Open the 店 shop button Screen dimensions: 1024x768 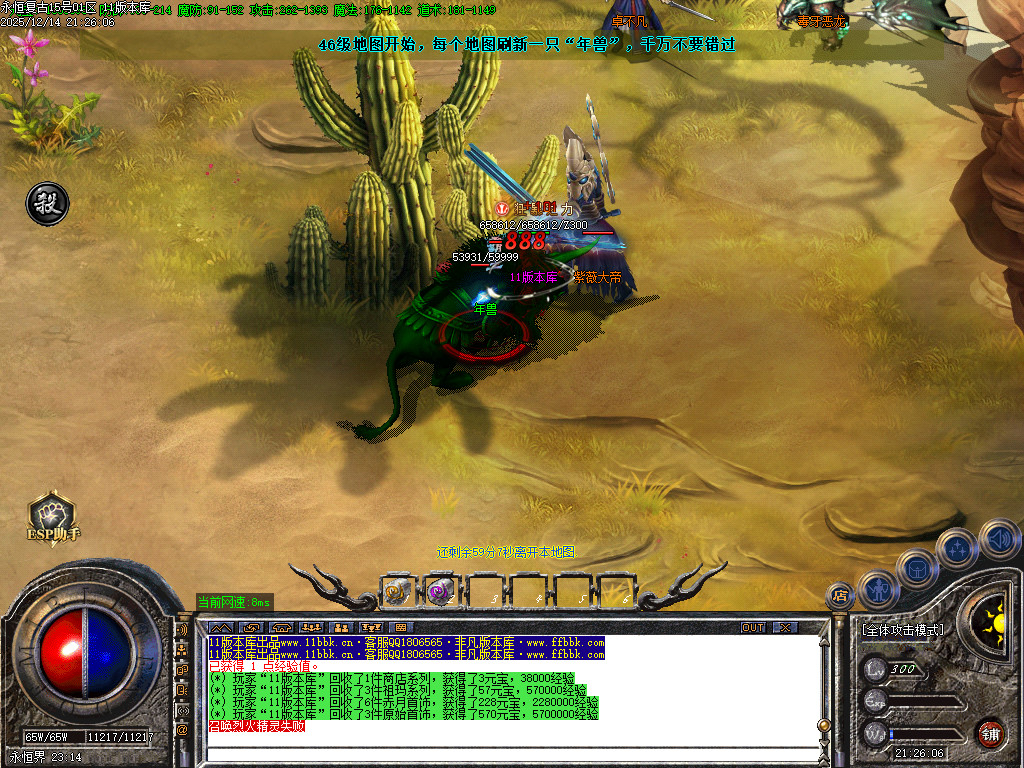[840, 597]
